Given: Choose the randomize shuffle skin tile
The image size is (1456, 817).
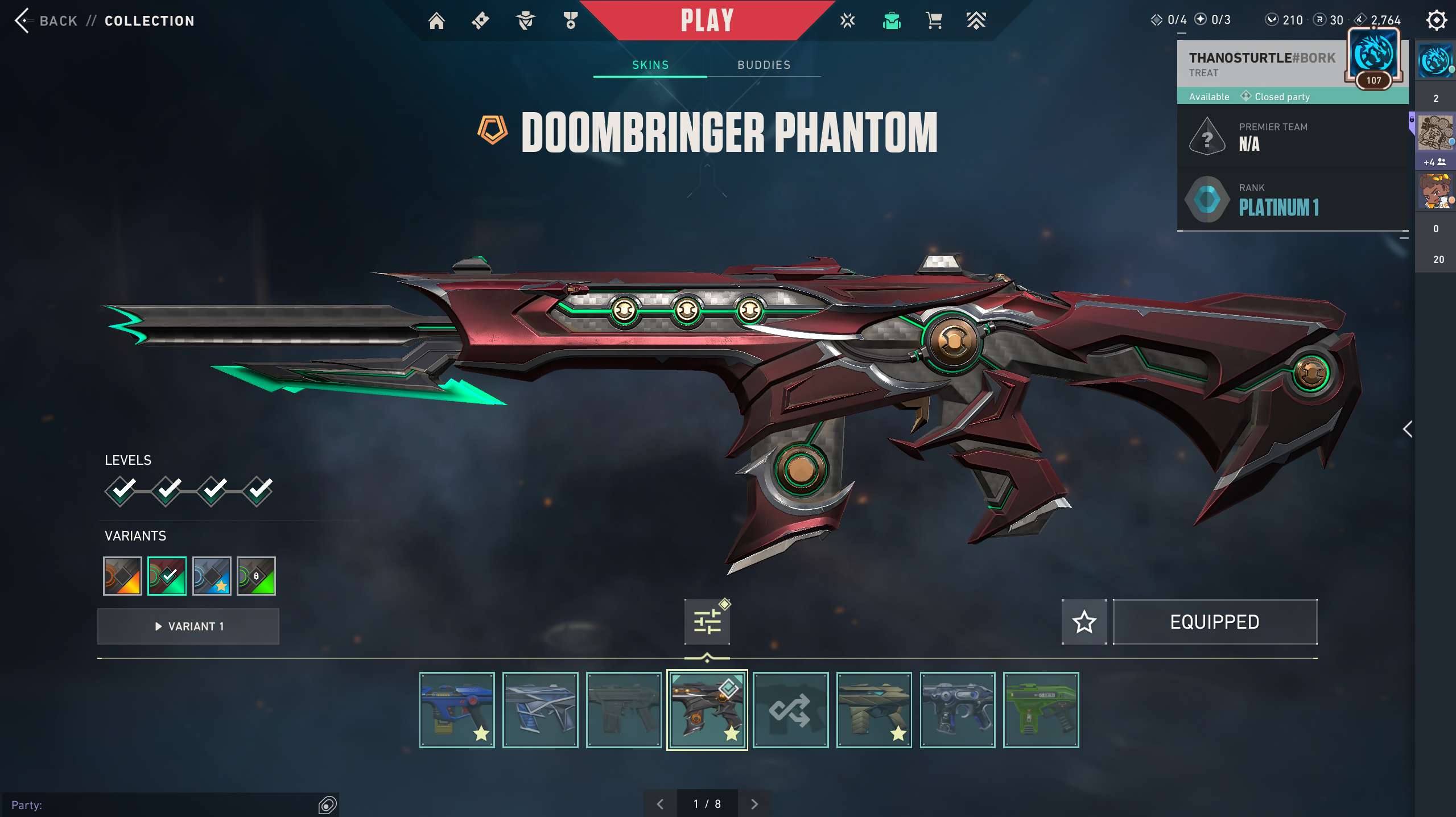Looking at the screenshot, I should pos(790,709).
